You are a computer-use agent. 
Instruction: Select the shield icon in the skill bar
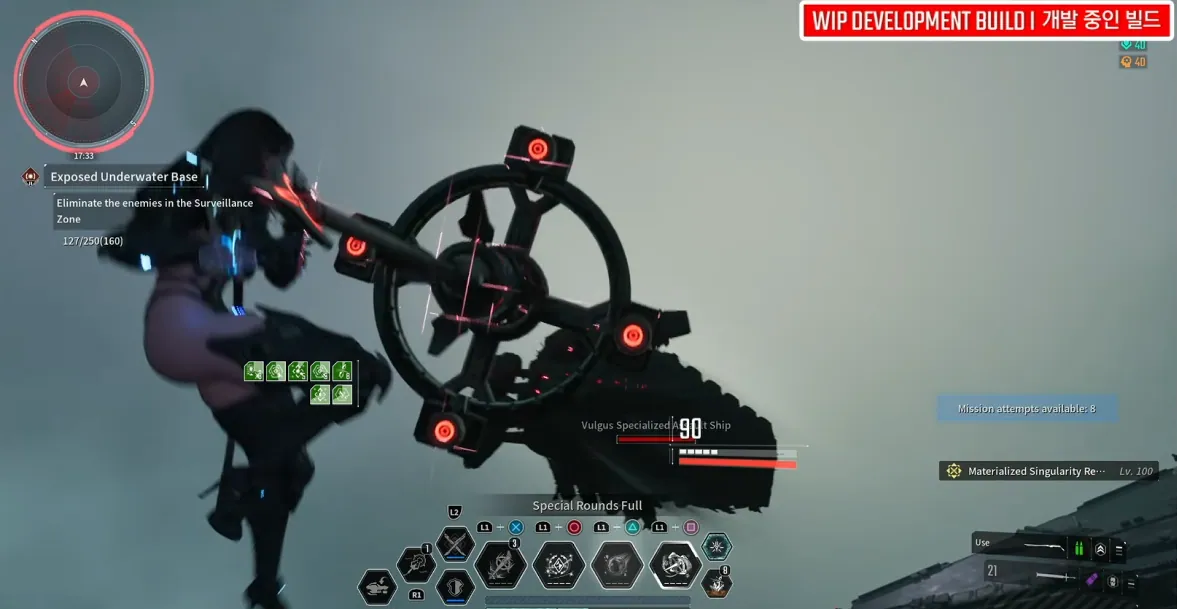coord(455,585)
